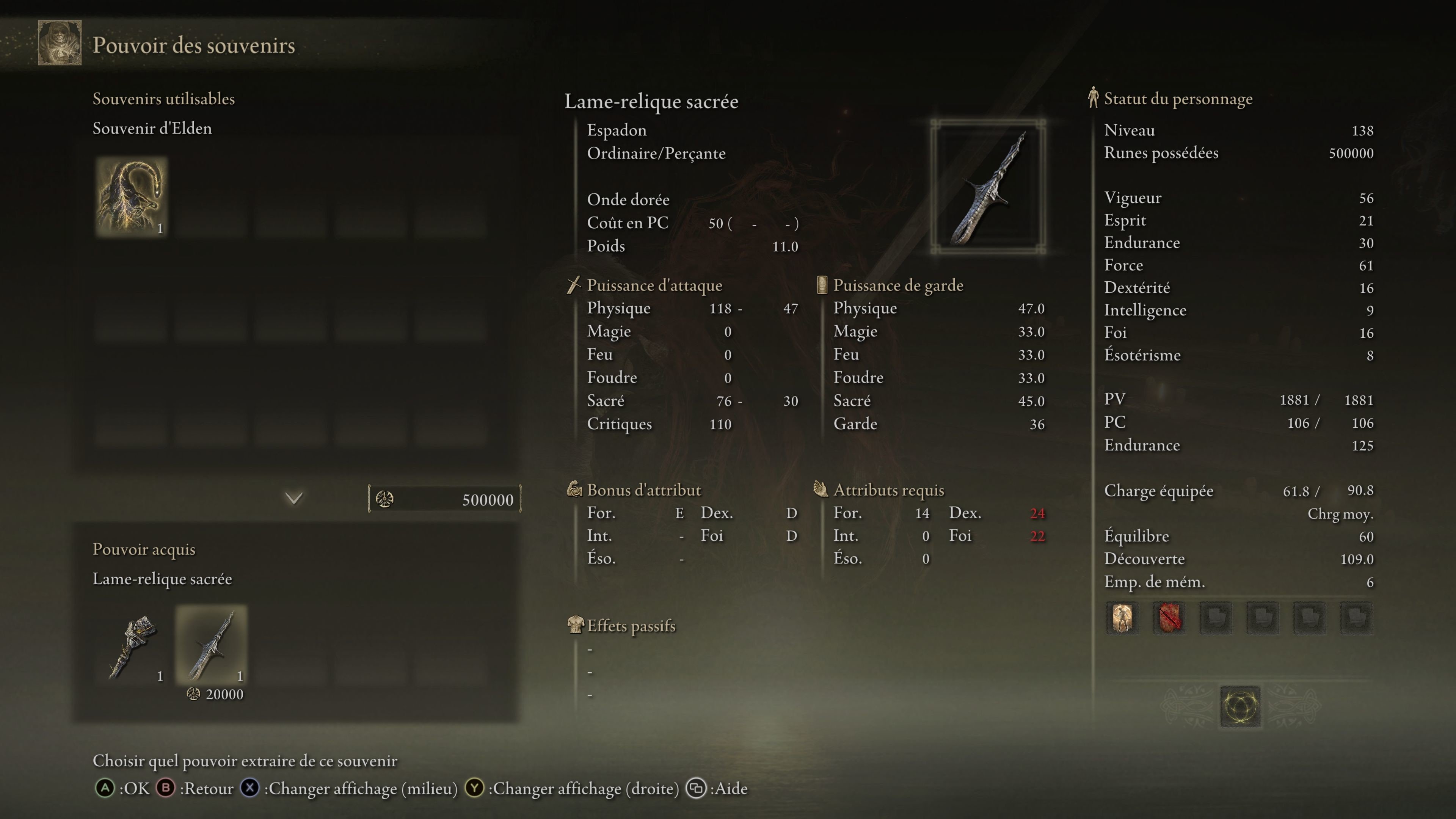Click the Great Rune circle icon
The image size is (1456, 819).
tap(1239, 706)
